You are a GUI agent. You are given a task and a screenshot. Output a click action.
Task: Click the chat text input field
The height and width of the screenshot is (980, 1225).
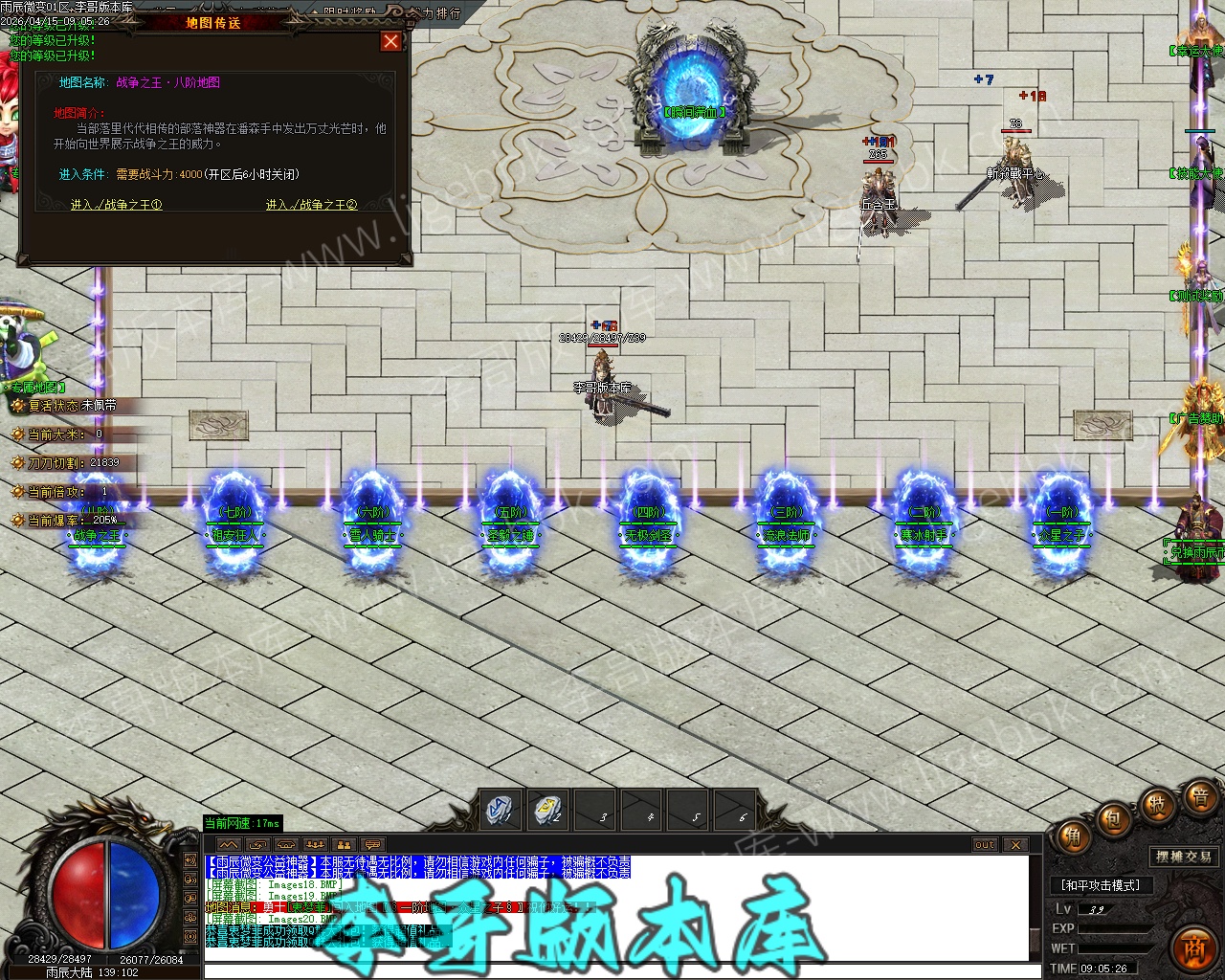coord(612,971)
